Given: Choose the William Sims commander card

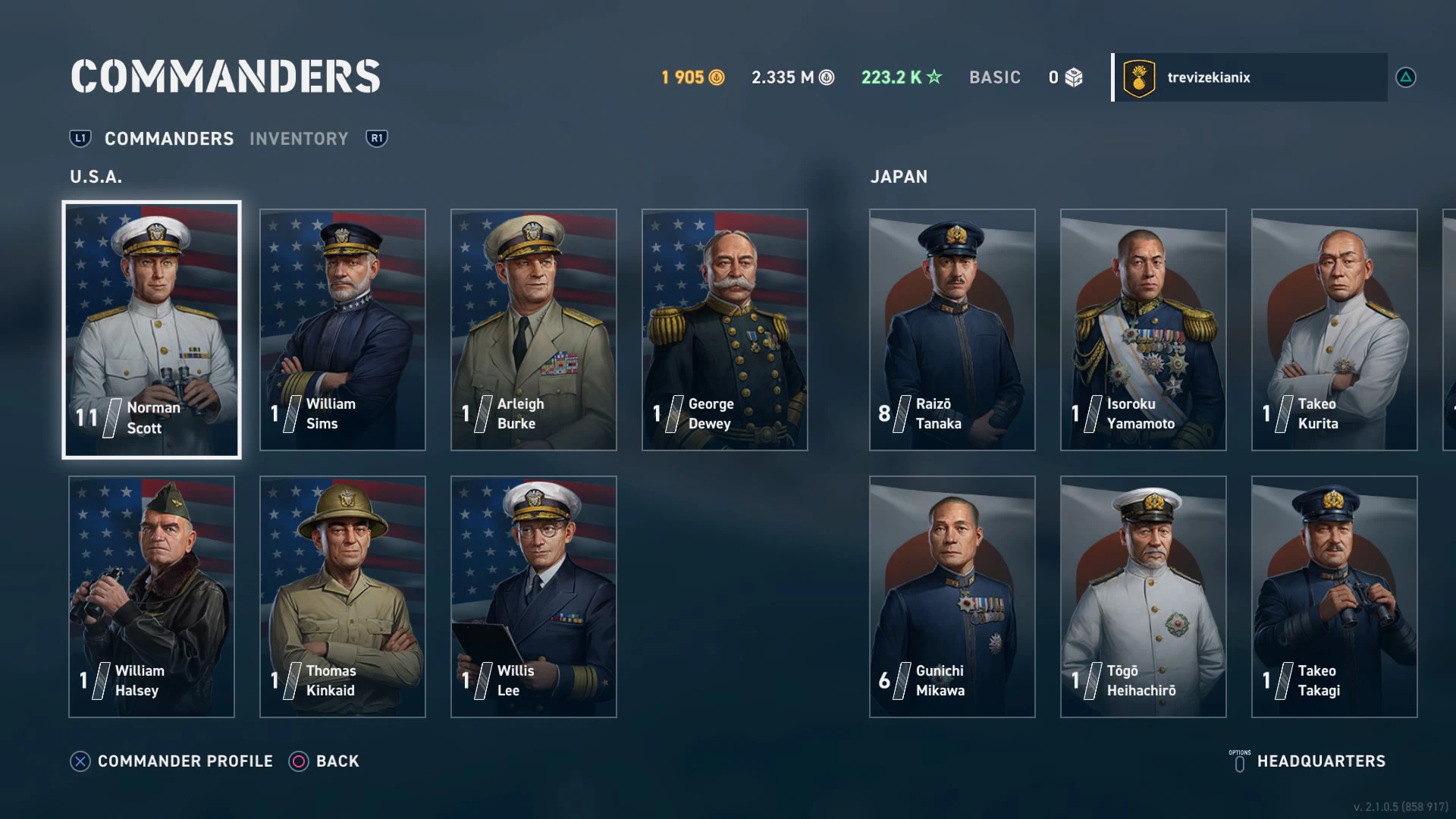Looking at the screenshot, I should click(x=343, y=330).
